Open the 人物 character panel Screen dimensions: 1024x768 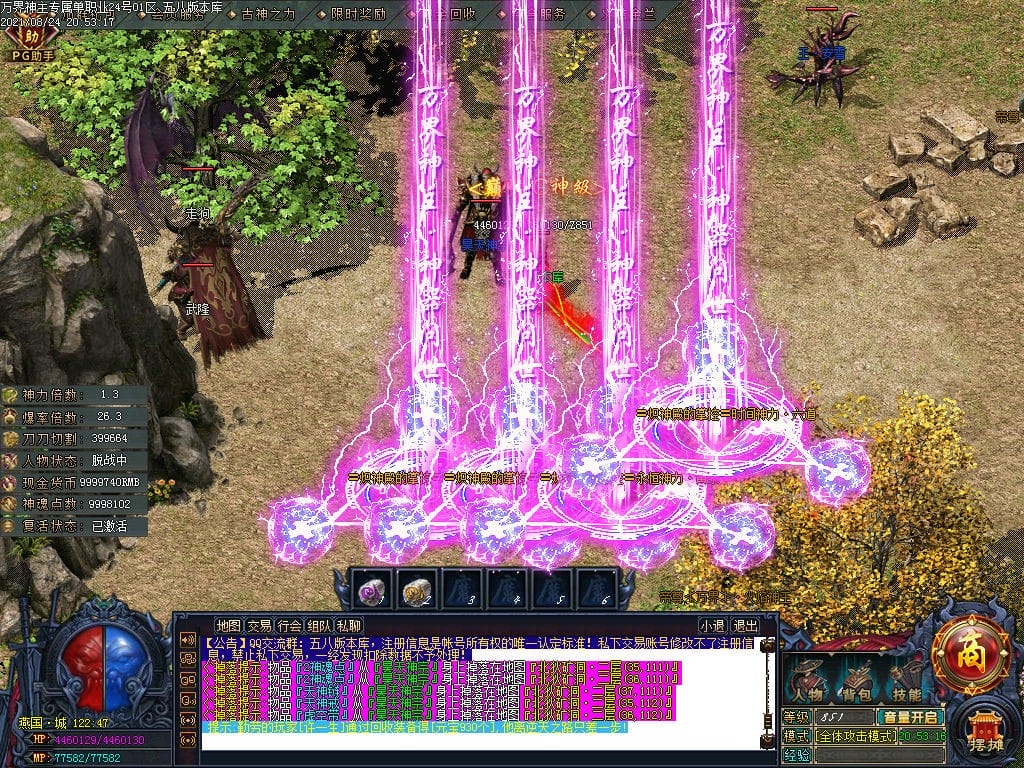(x=807, y=680)
